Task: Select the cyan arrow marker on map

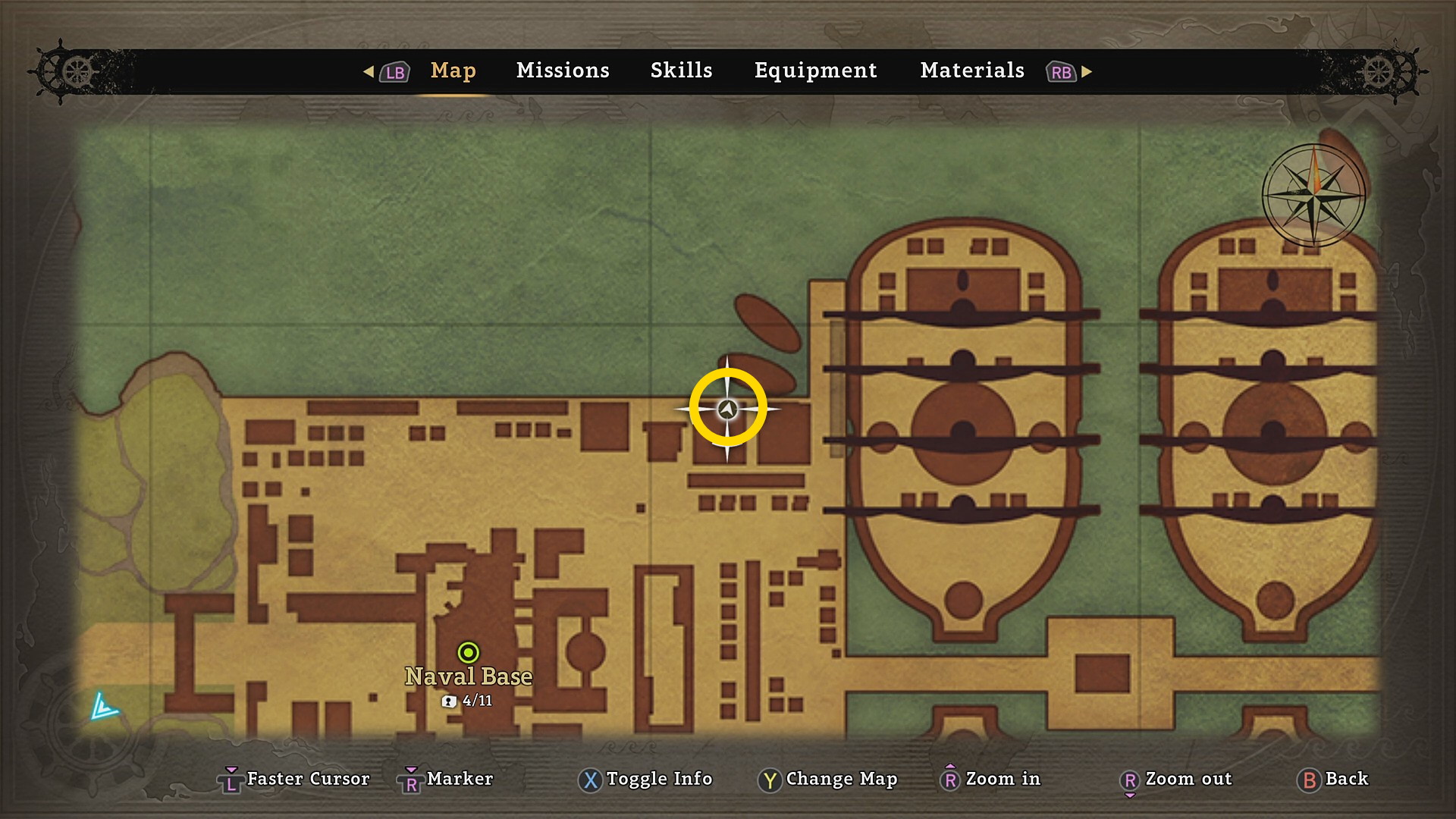Action: (103, 707)
